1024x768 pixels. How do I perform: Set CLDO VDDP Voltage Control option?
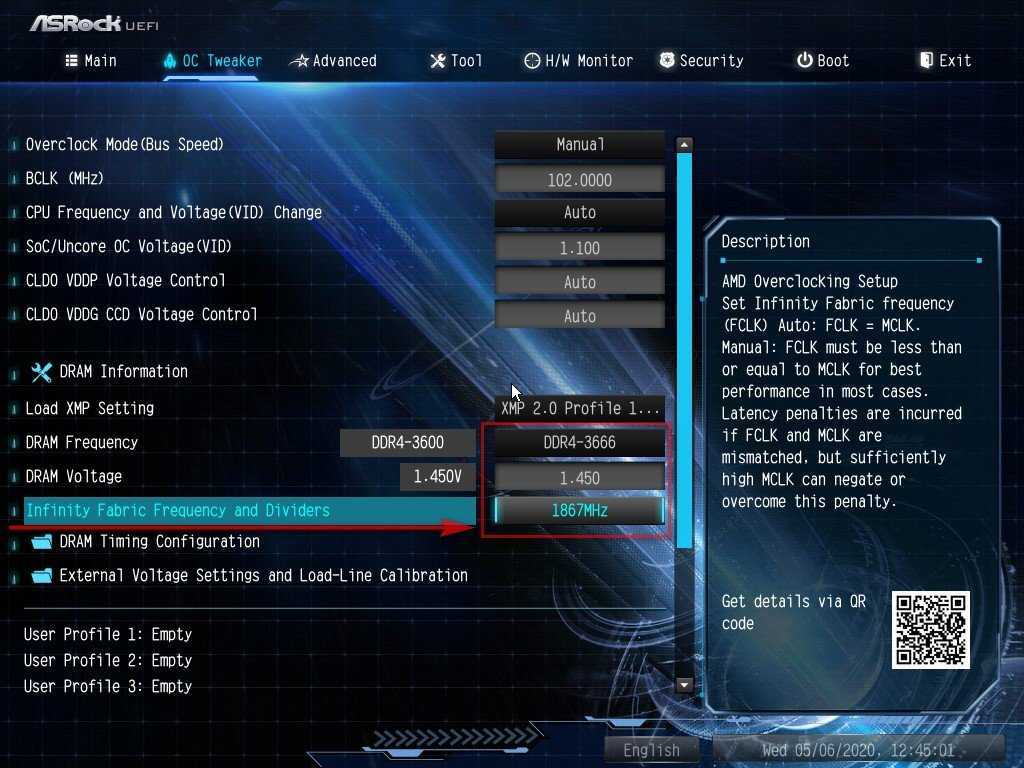tap(580, 282)
